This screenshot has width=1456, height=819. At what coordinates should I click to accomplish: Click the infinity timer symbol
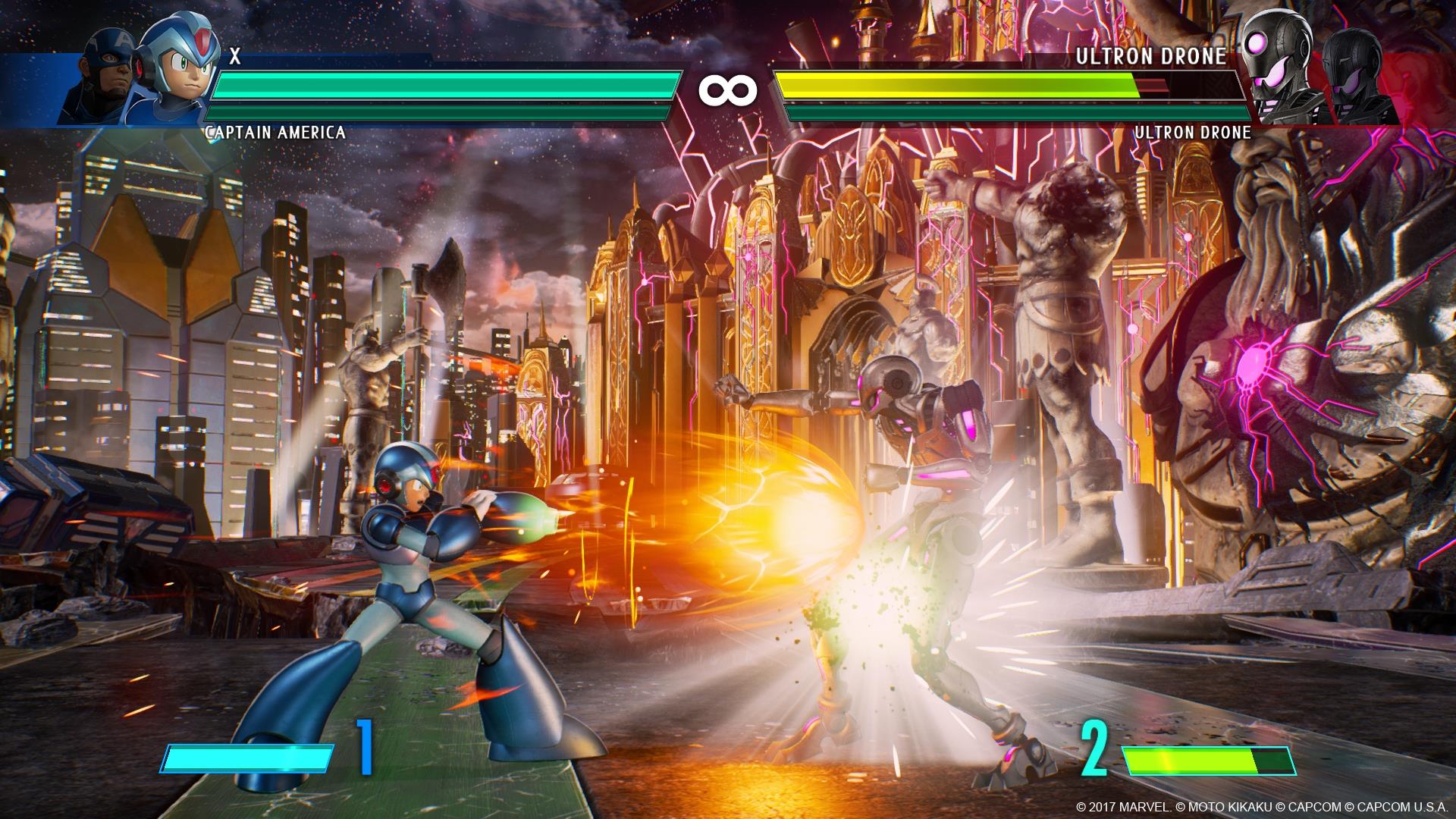[x=728, y=89]
